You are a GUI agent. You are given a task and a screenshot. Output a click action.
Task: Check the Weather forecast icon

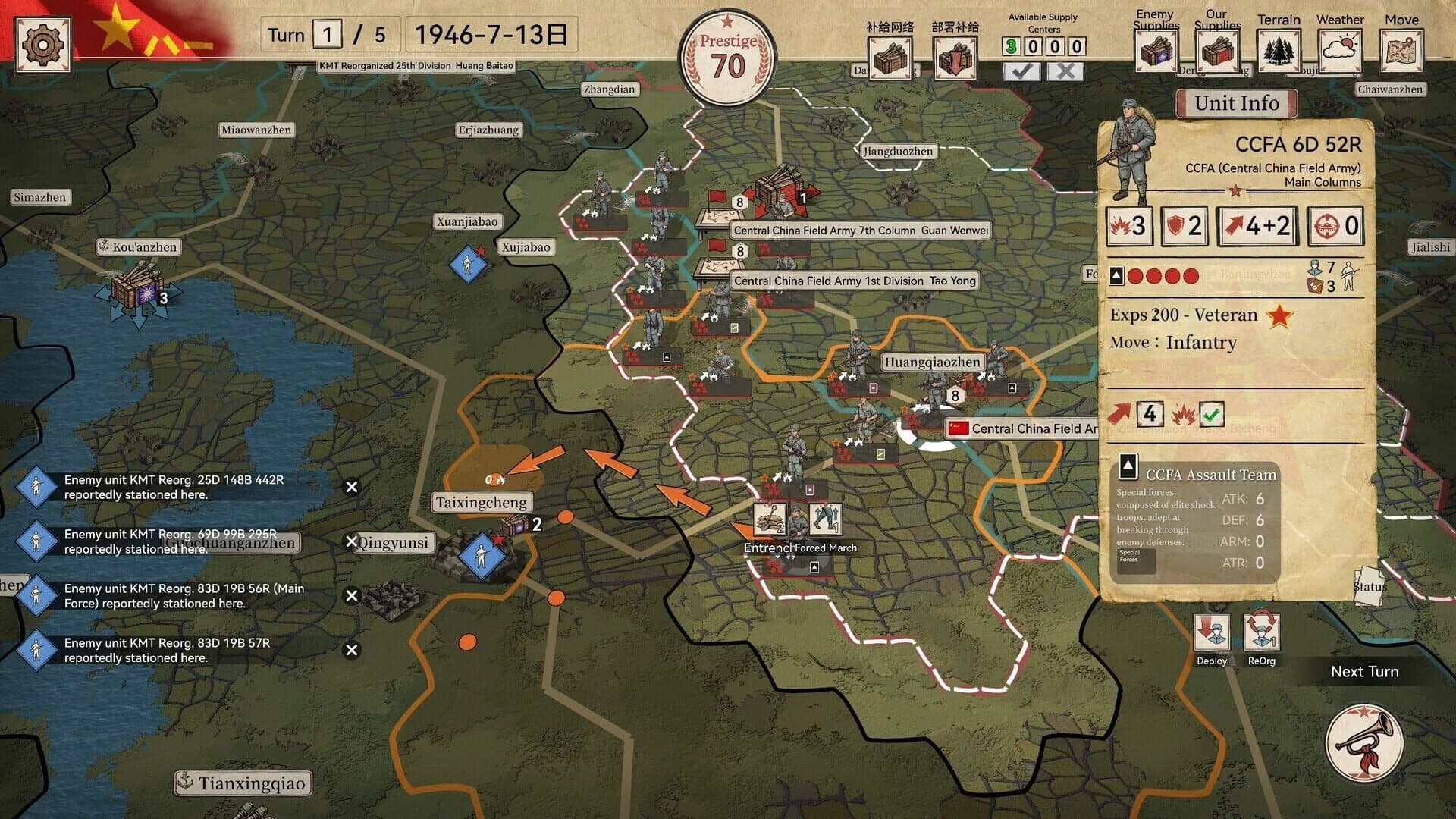[x=1339, y=52]
